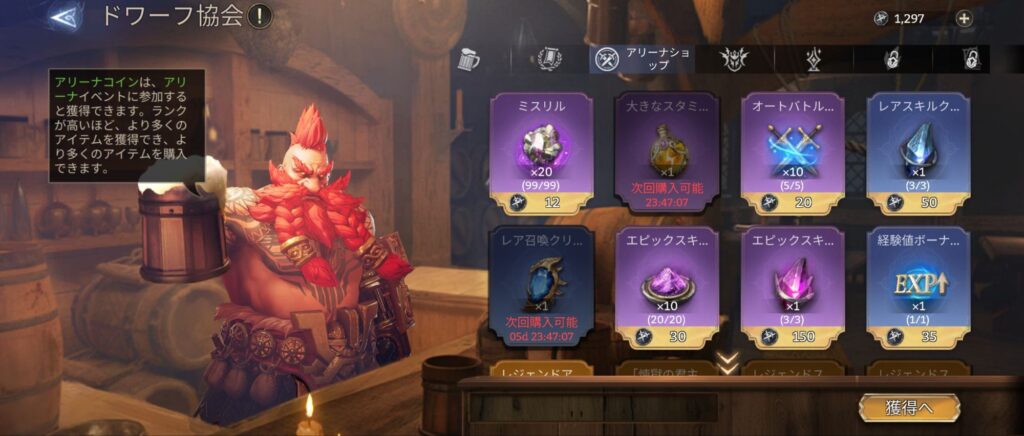
Task: Switch to the winged demon crest tab
Action: point(734,59)
